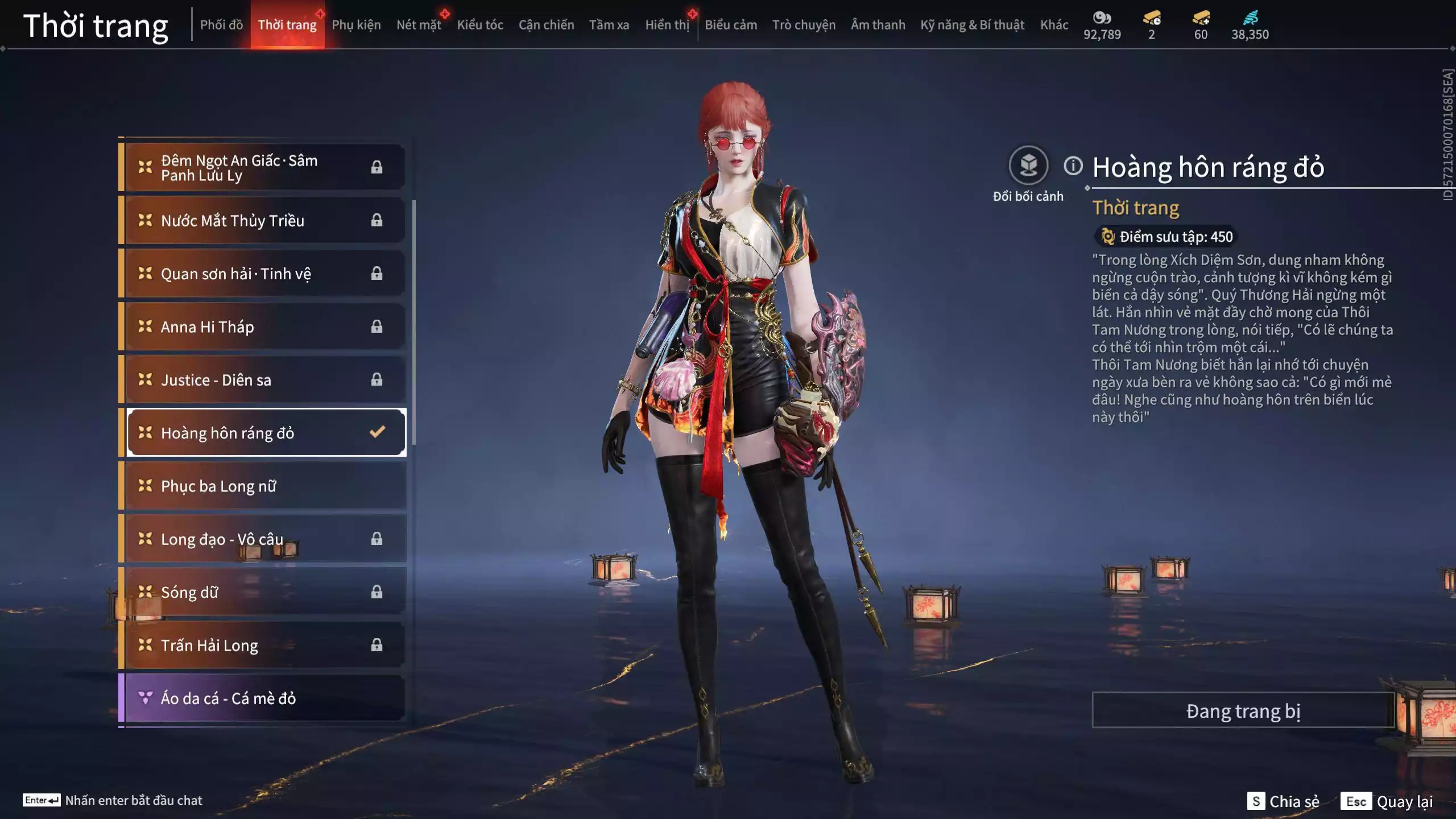Viewport: 1456px width, 819px height.
Task: Select the Nét mặt tab
Action: click(419, 25)
